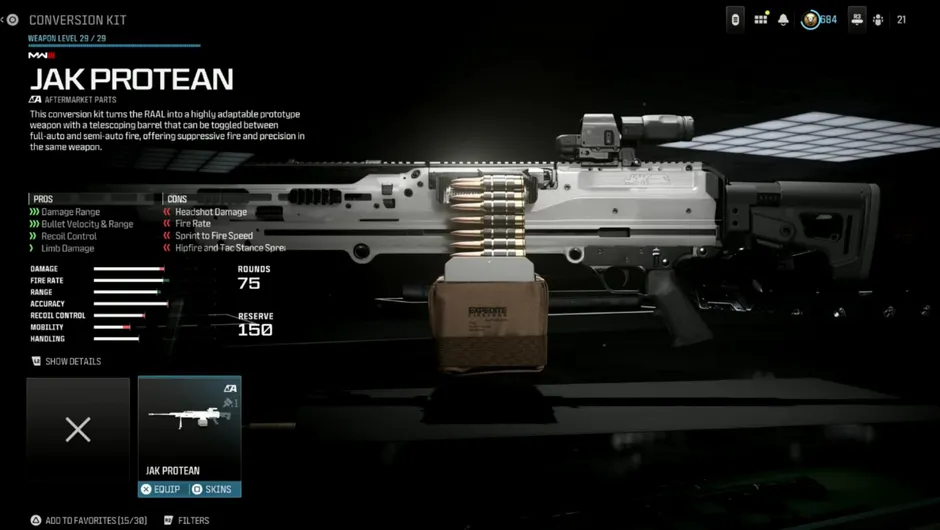Open the grid menu icon

pyautogui.click(x=761, y=20)
